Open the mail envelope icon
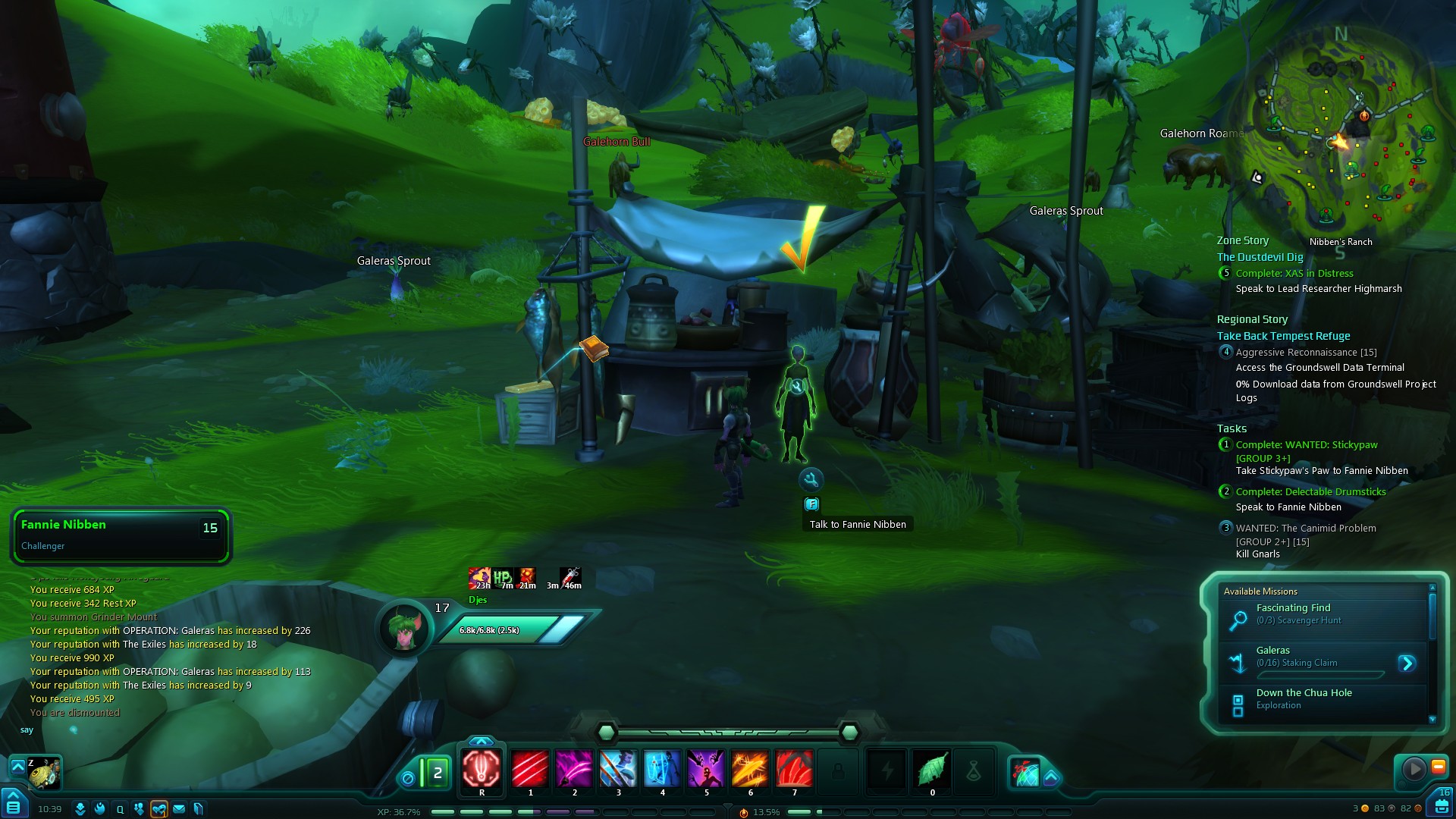 click(179, 809)
